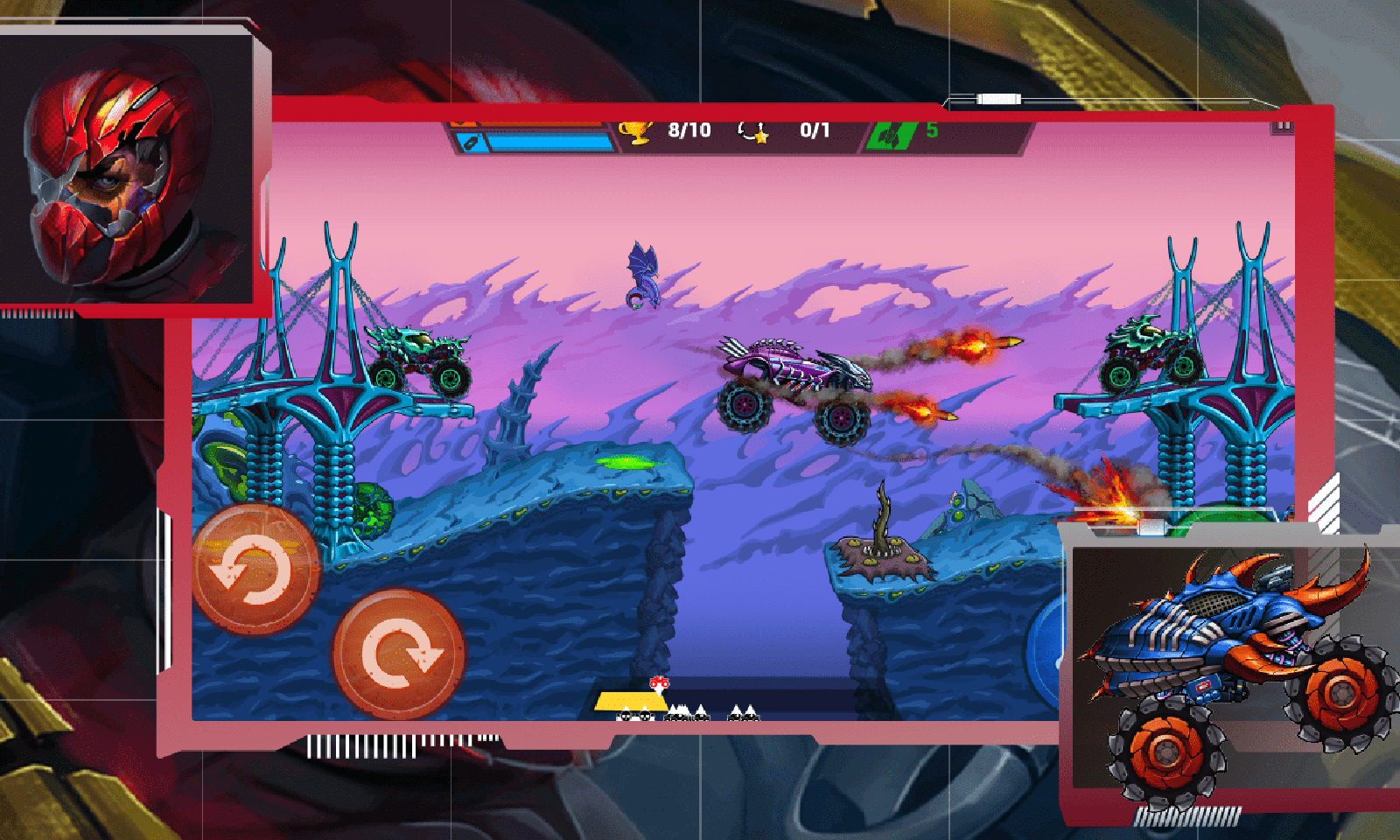
Task: Pause the game with the pause button
Action: [1282, 128]
